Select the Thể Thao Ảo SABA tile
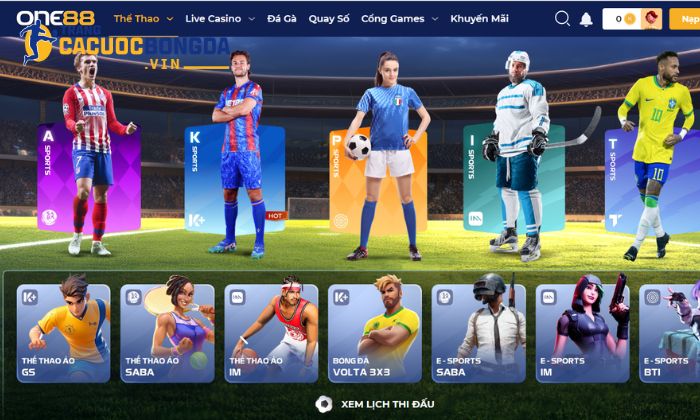This screenshot has width=700, height=420. [x=167, y=333]
